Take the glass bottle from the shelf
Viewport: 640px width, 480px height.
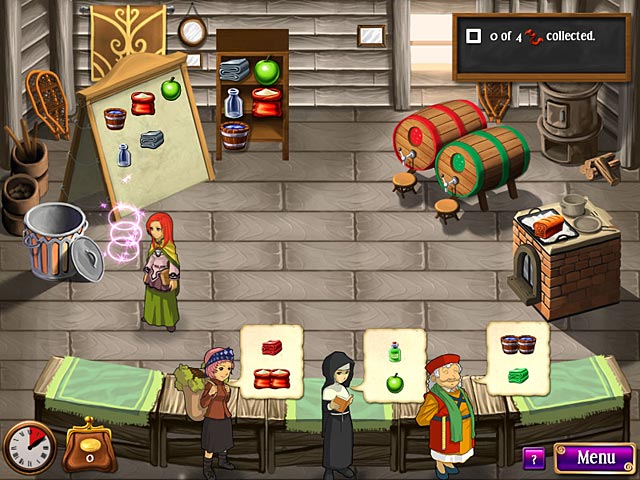(233, 102)
